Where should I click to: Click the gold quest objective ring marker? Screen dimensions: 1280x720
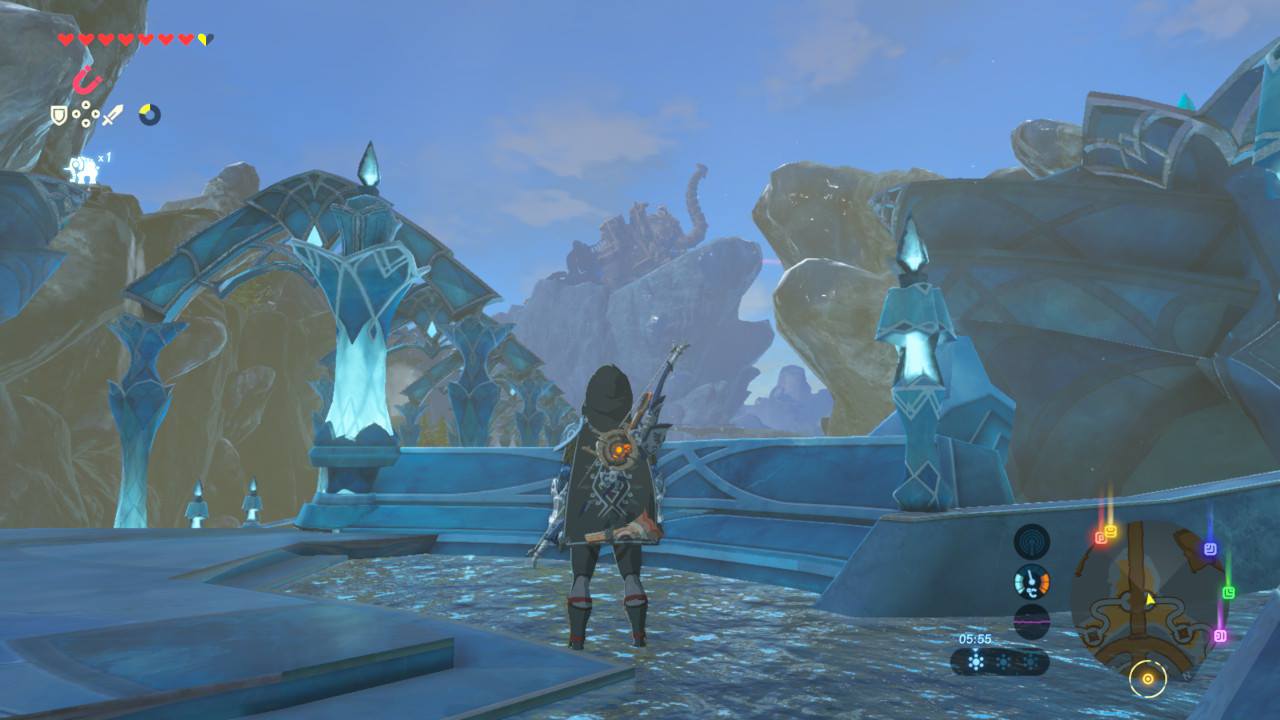click(x=1147, y=680)
